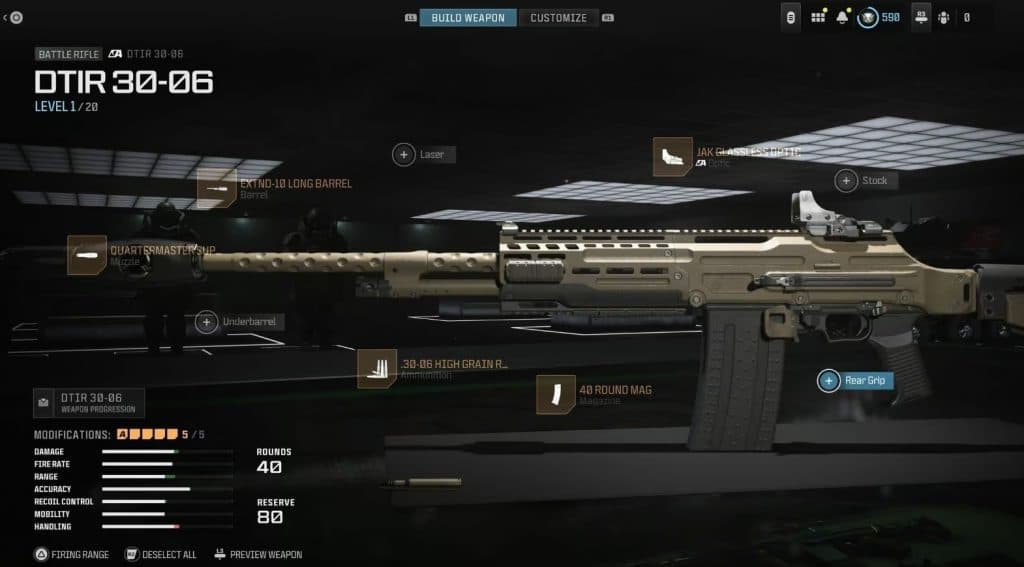Select the highlighted Rear Grip slot
Viewport: 1024px width, 567px height.
829,380
